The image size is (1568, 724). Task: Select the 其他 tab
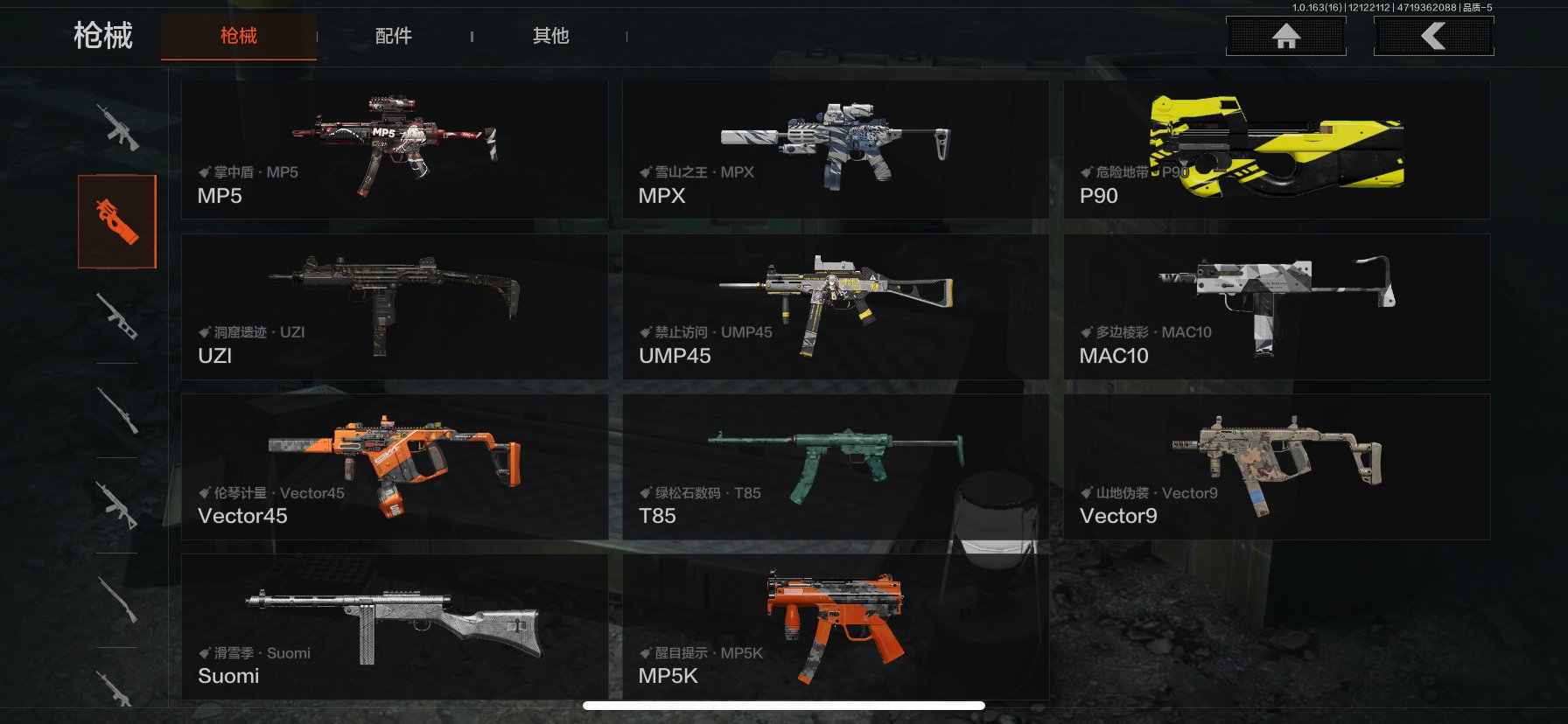(x=550, y=36)
